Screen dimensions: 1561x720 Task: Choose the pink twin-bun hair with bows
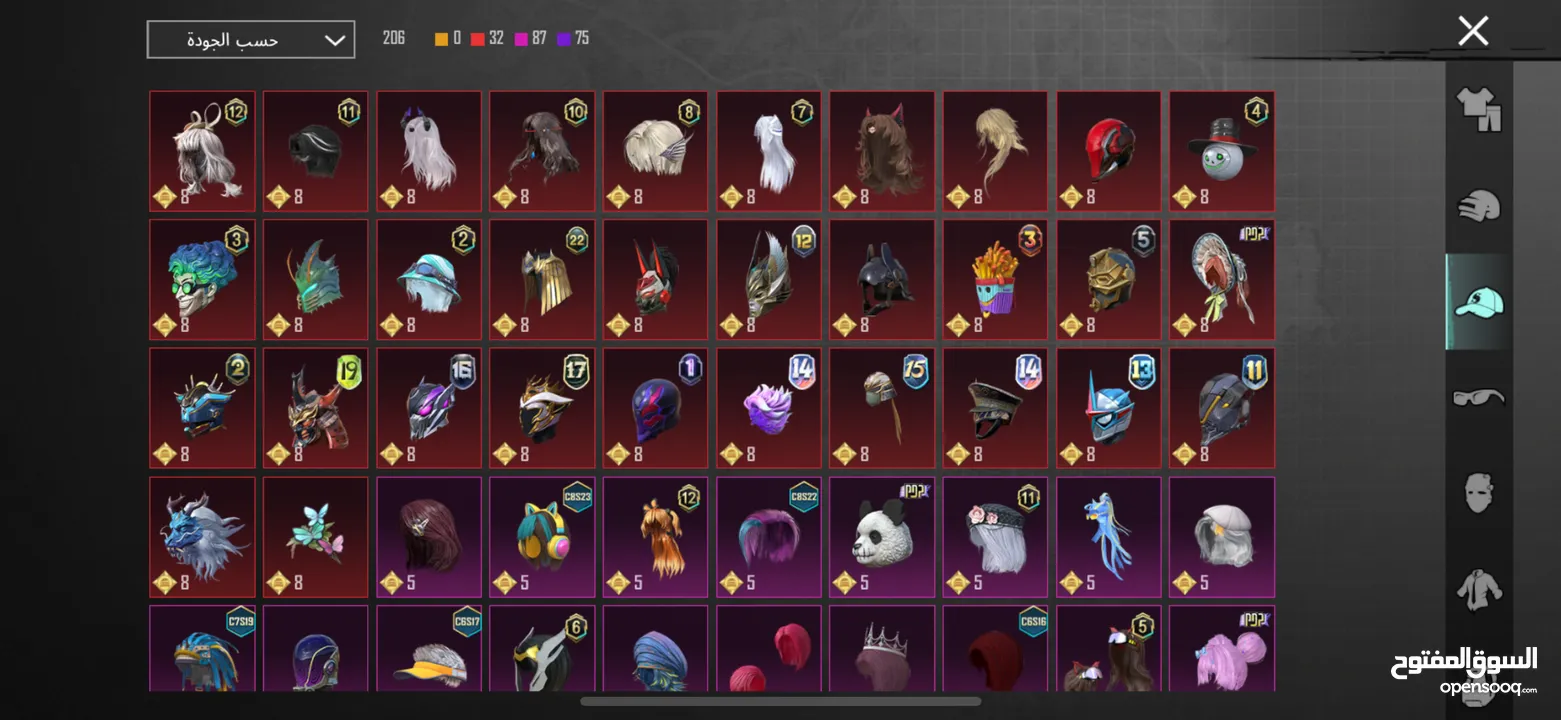[x=1221, y=650]
